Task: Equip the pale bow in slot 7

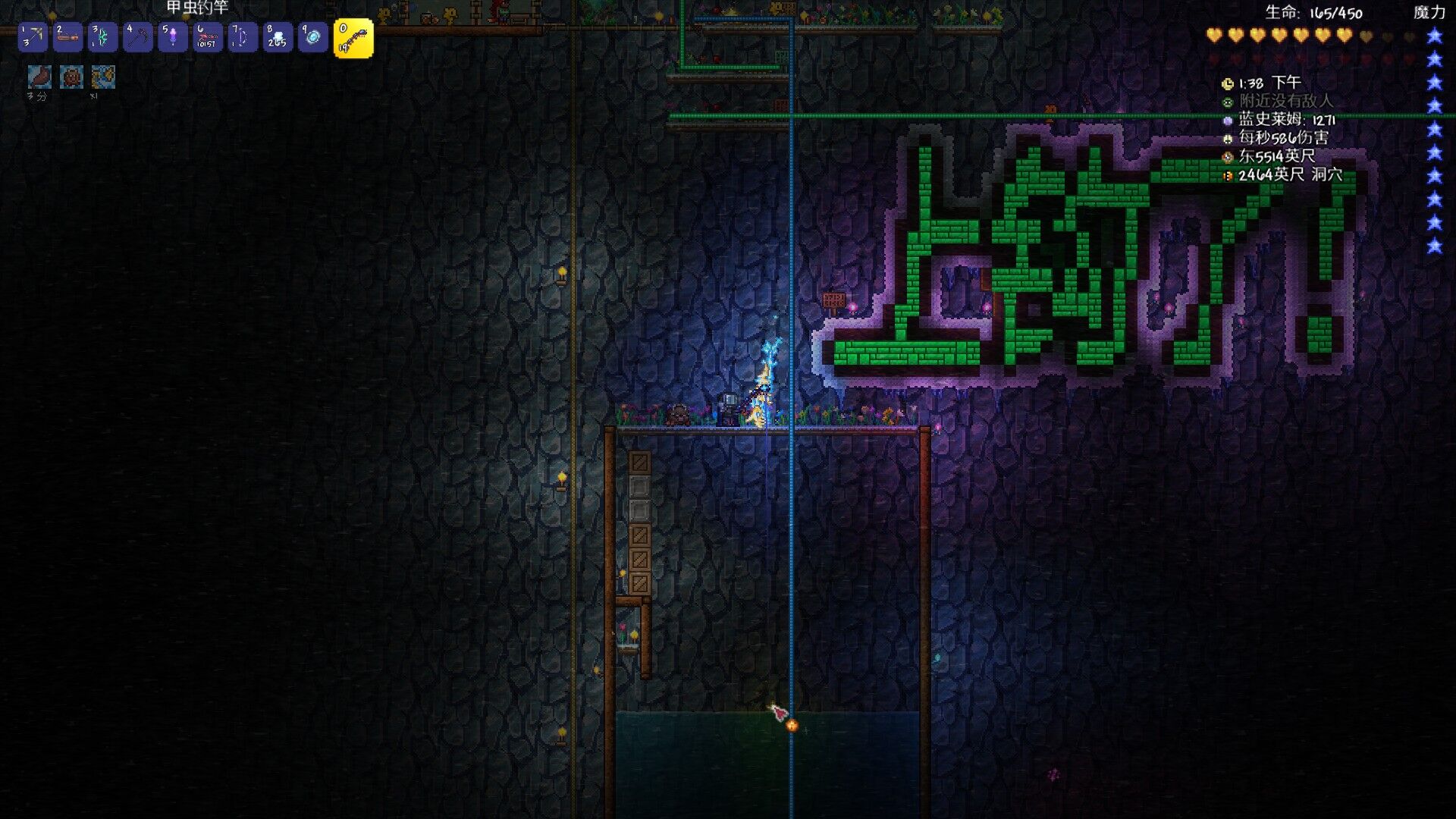Action: click(x=242, y=37)
